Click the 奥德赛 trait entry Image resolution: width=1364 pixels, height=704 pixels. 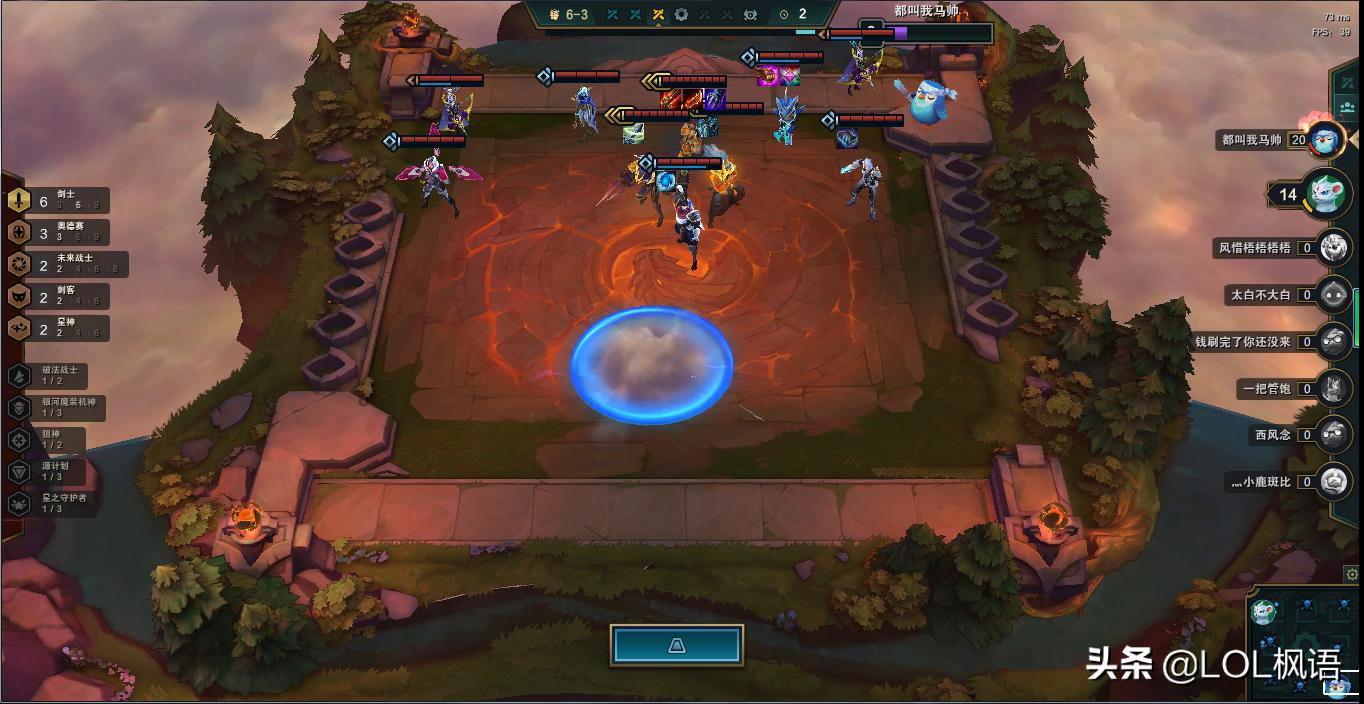60,233
